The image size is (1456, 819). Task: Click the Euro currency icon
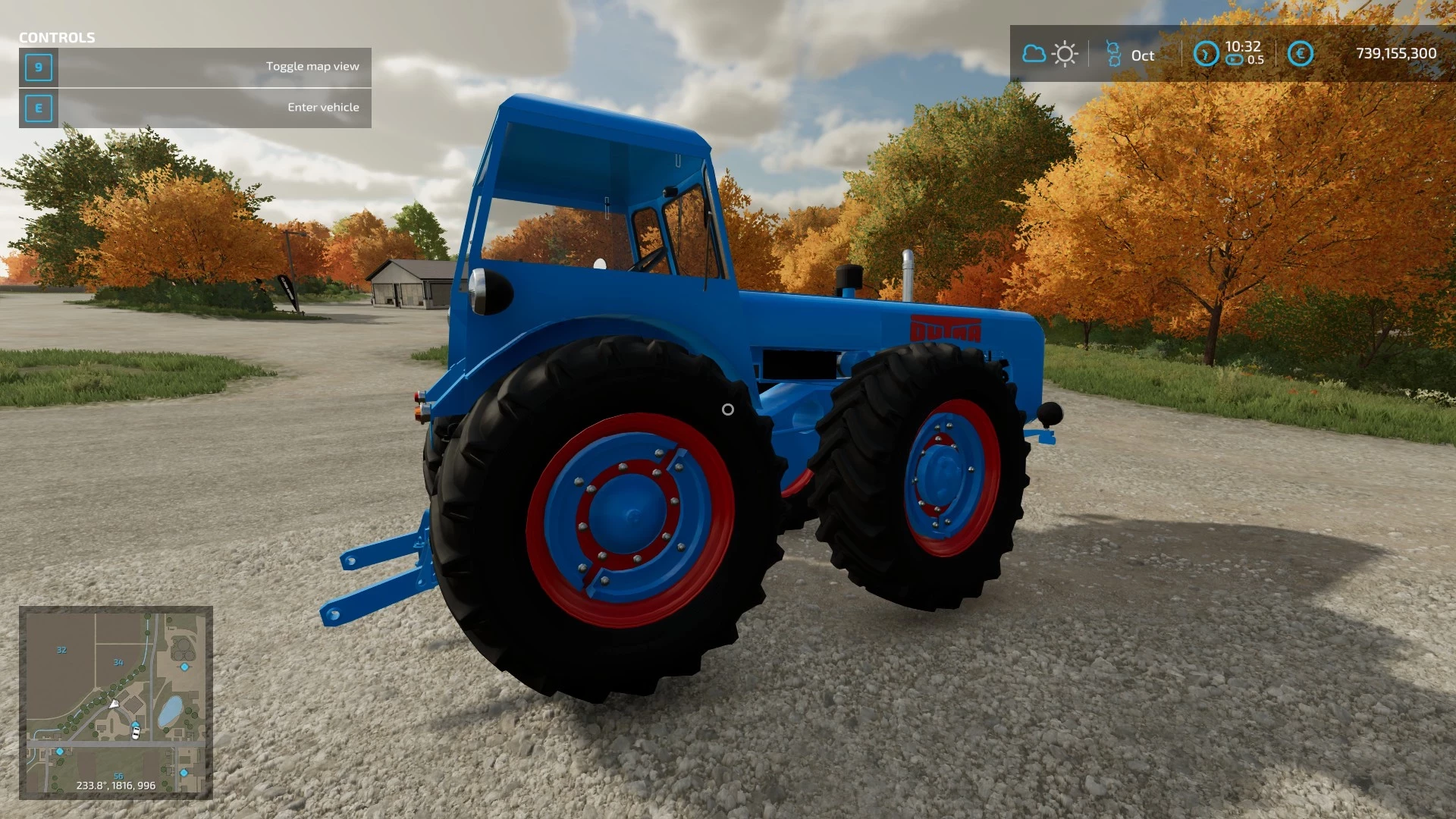[x=1299, y=54]
